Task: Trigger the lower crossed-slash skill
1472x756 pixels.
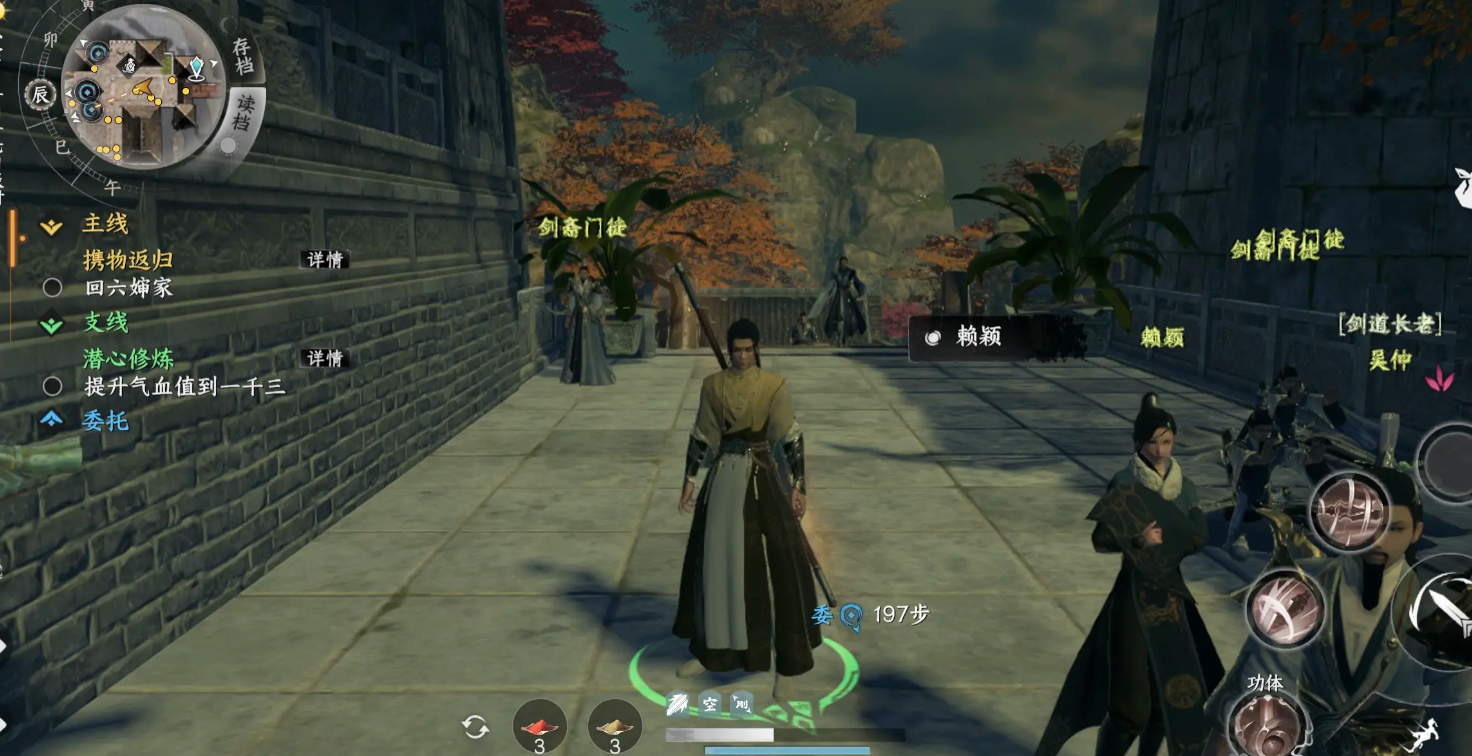Action: coord(1285,608)
